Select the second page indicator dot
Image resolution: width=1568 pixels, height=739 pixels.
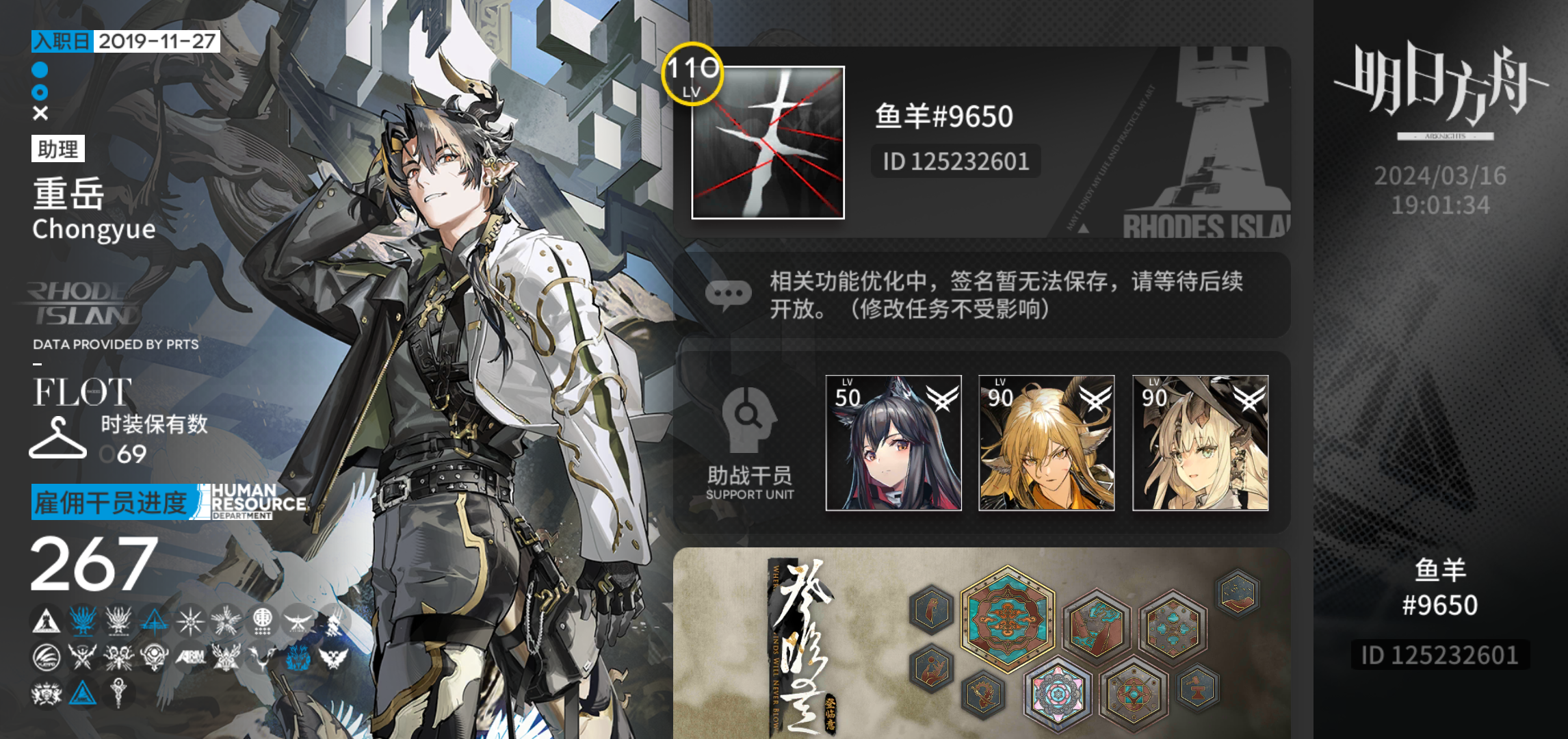39,91
